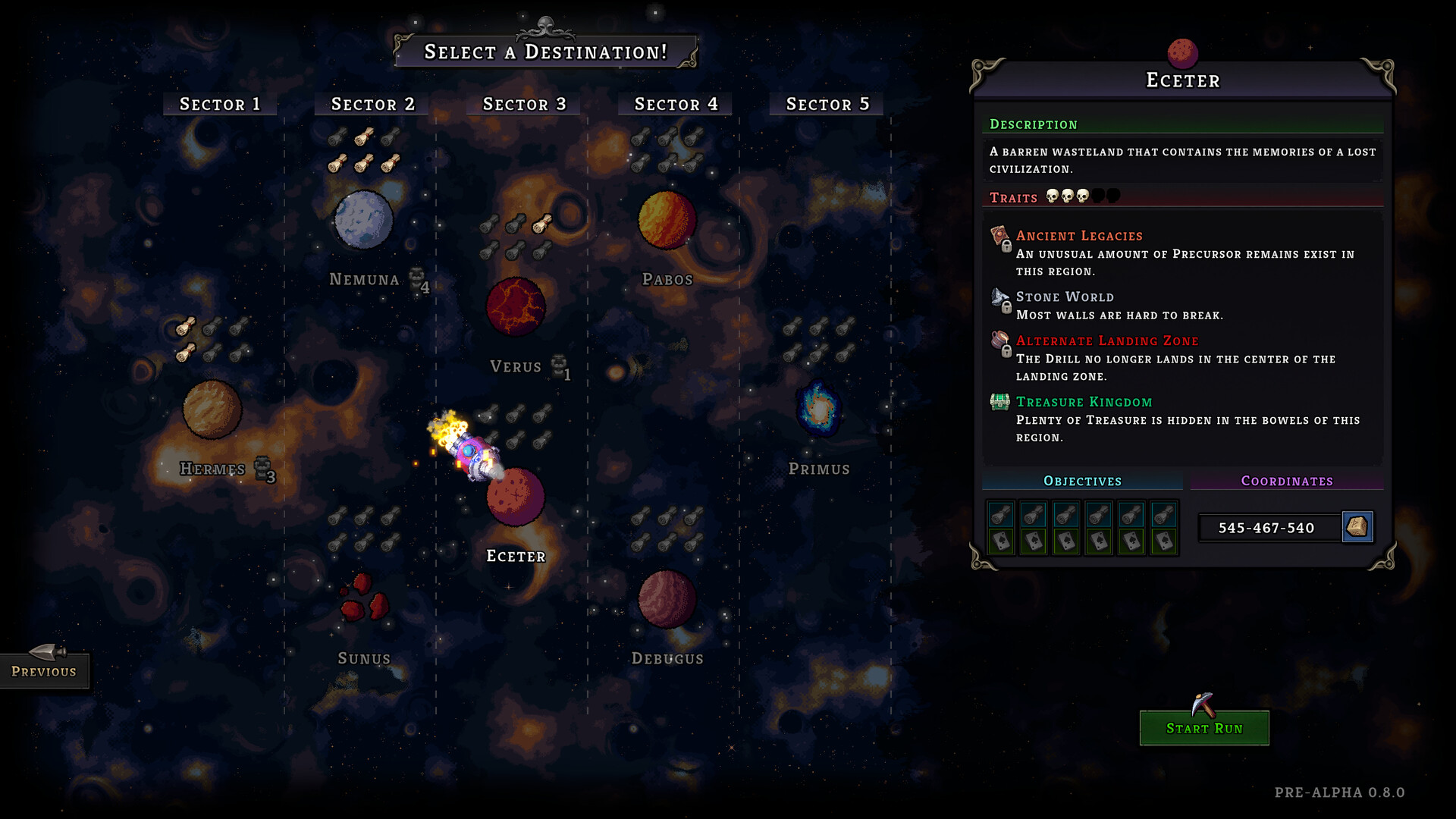
Task: Click the Treasure Kingdom chest icon
Action: (x=999, y=402)
